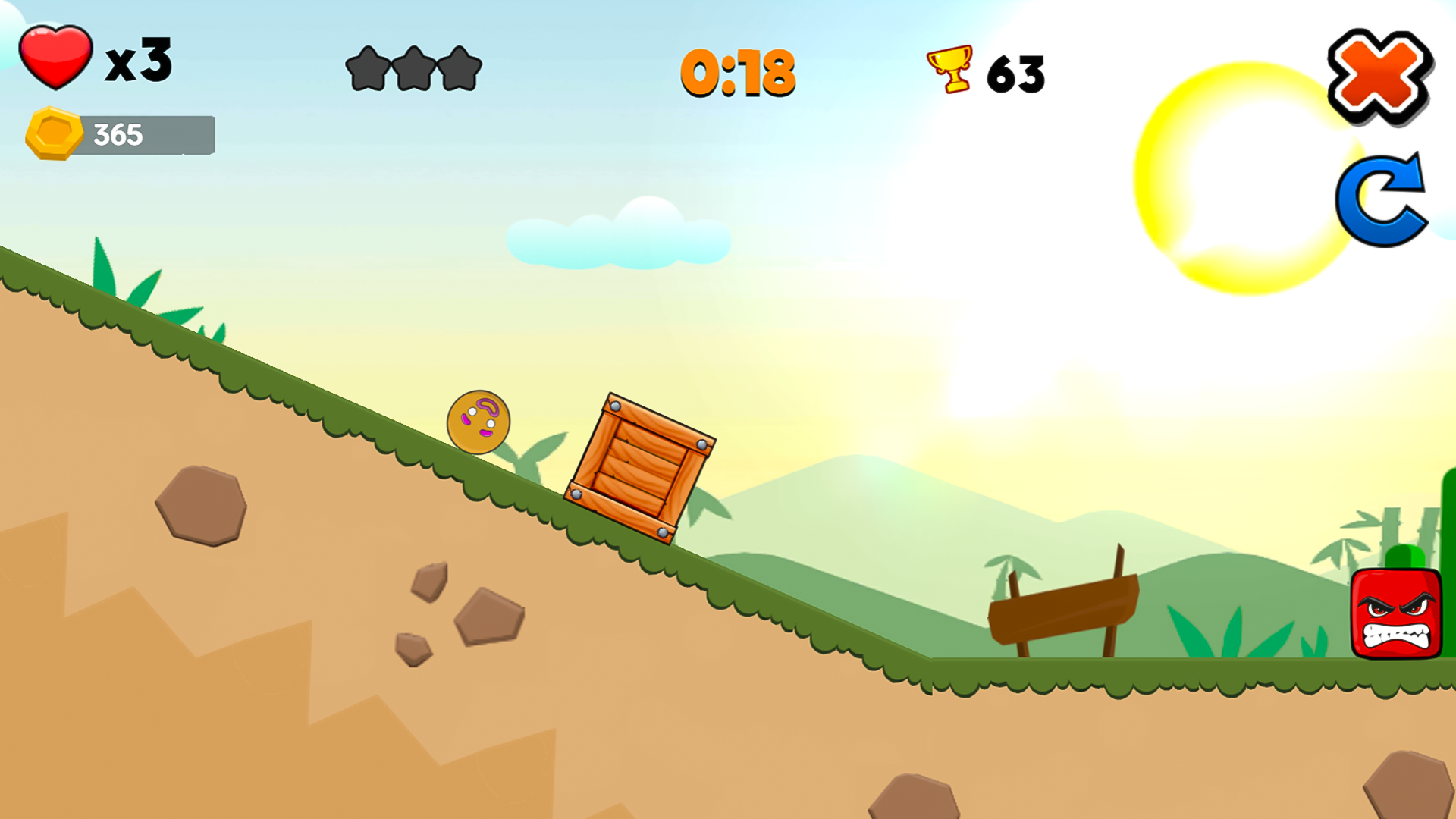This screenshot has width=1456, height=819.
Task: Click the first star rating icon
Action: coord(366,70)
